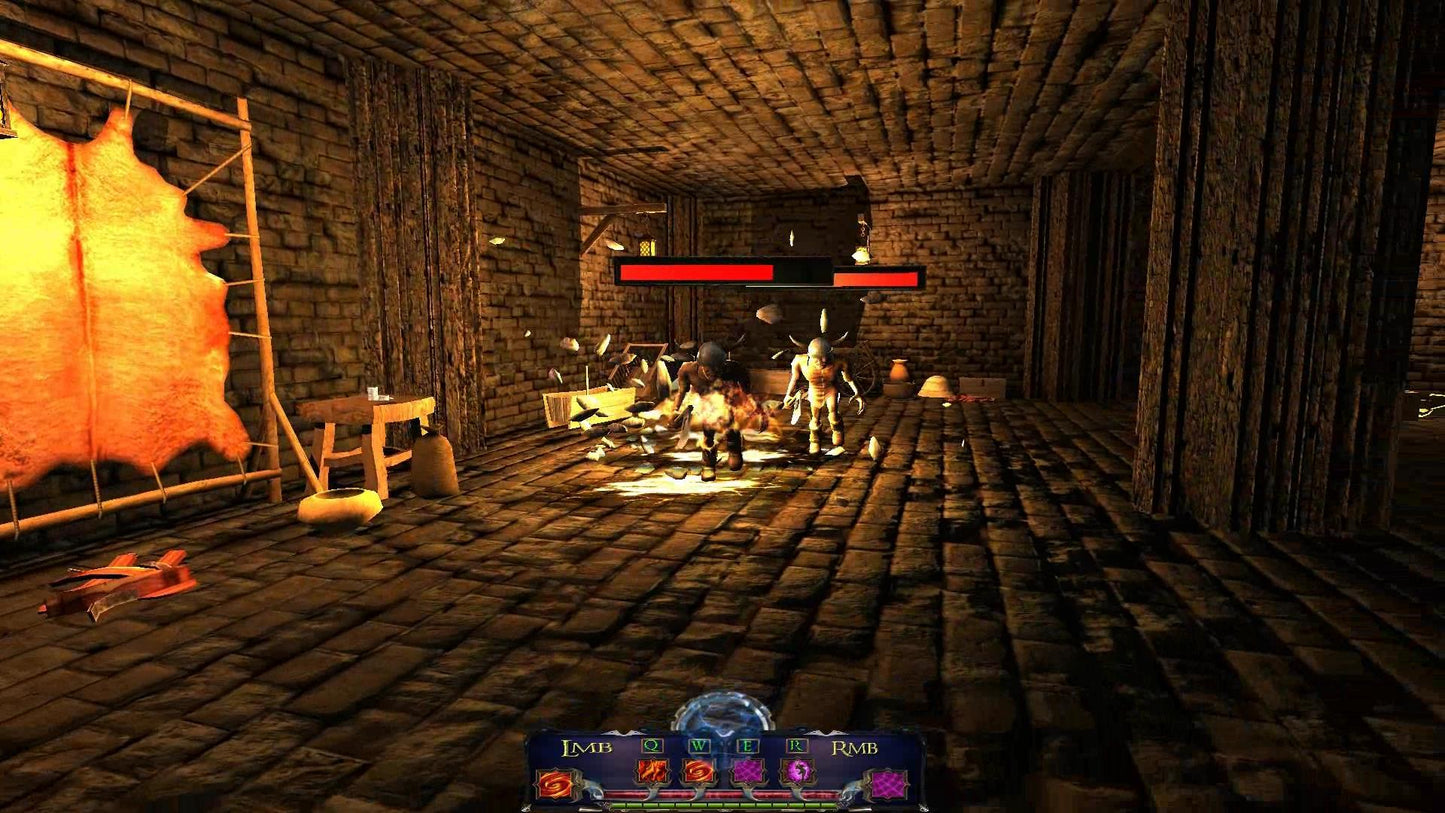Cast the fire swirl skill in the W slot
This screenshot has height=813, width=1445.
click(699, 772)
